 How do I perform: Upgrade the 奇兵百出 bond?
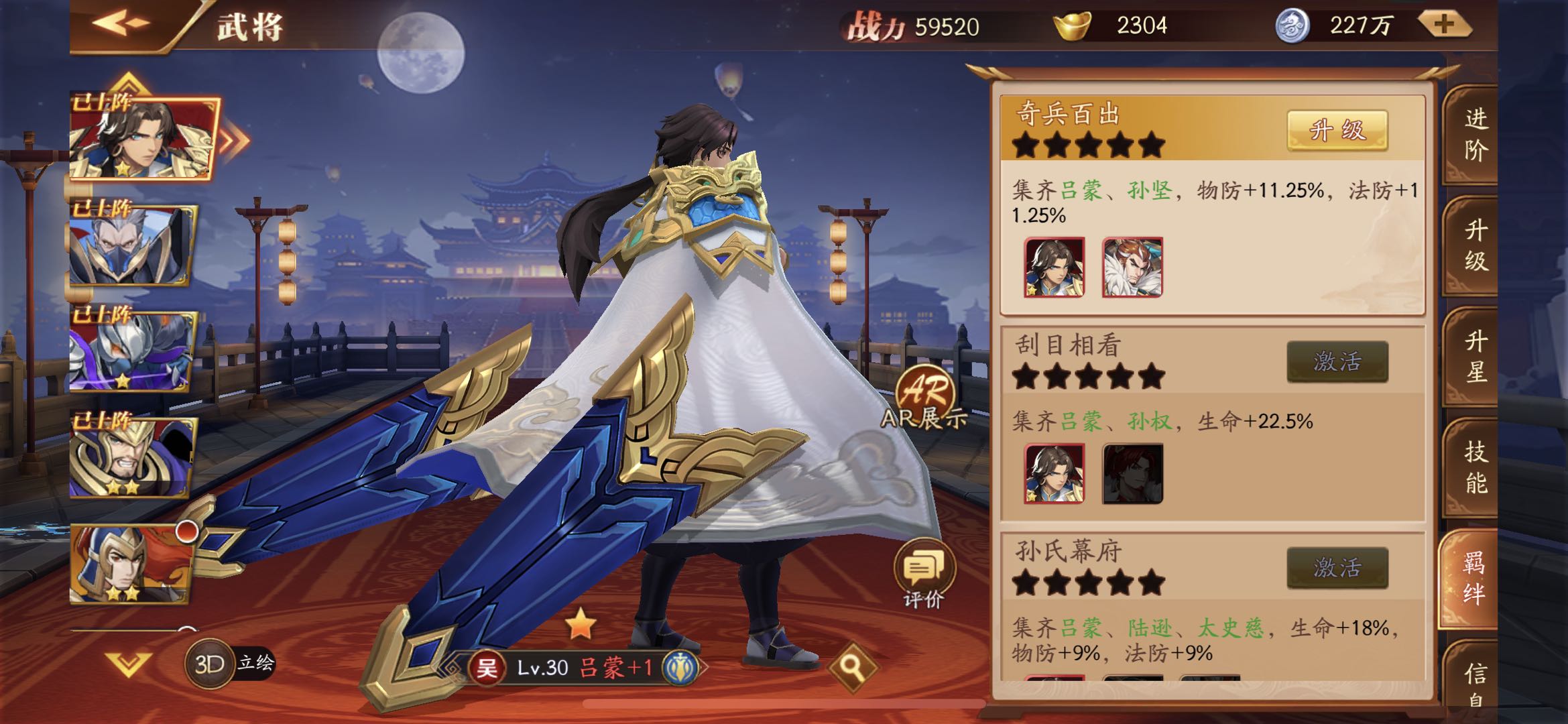(1337, 130)
